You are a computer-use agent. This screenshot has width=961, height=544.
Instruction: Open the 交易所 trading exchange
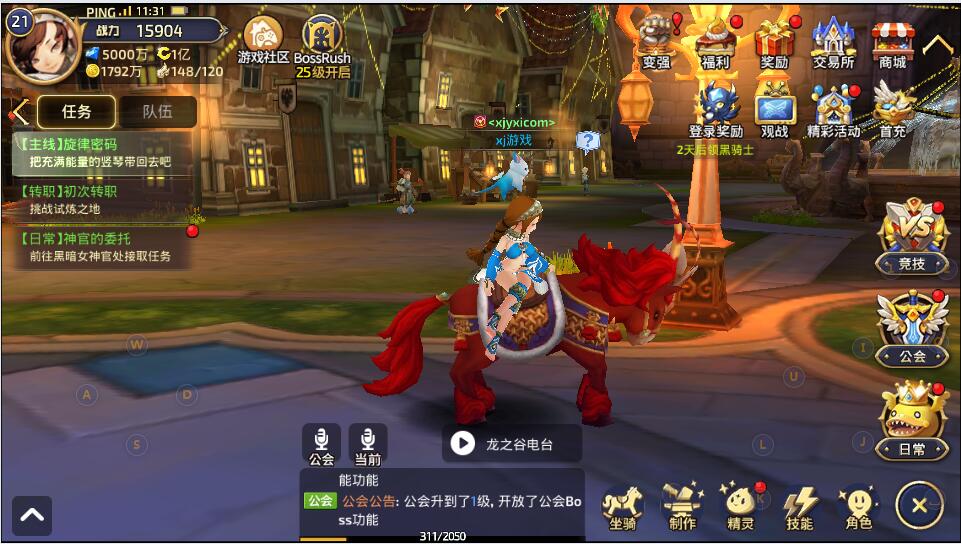click(x=833, y=42)
